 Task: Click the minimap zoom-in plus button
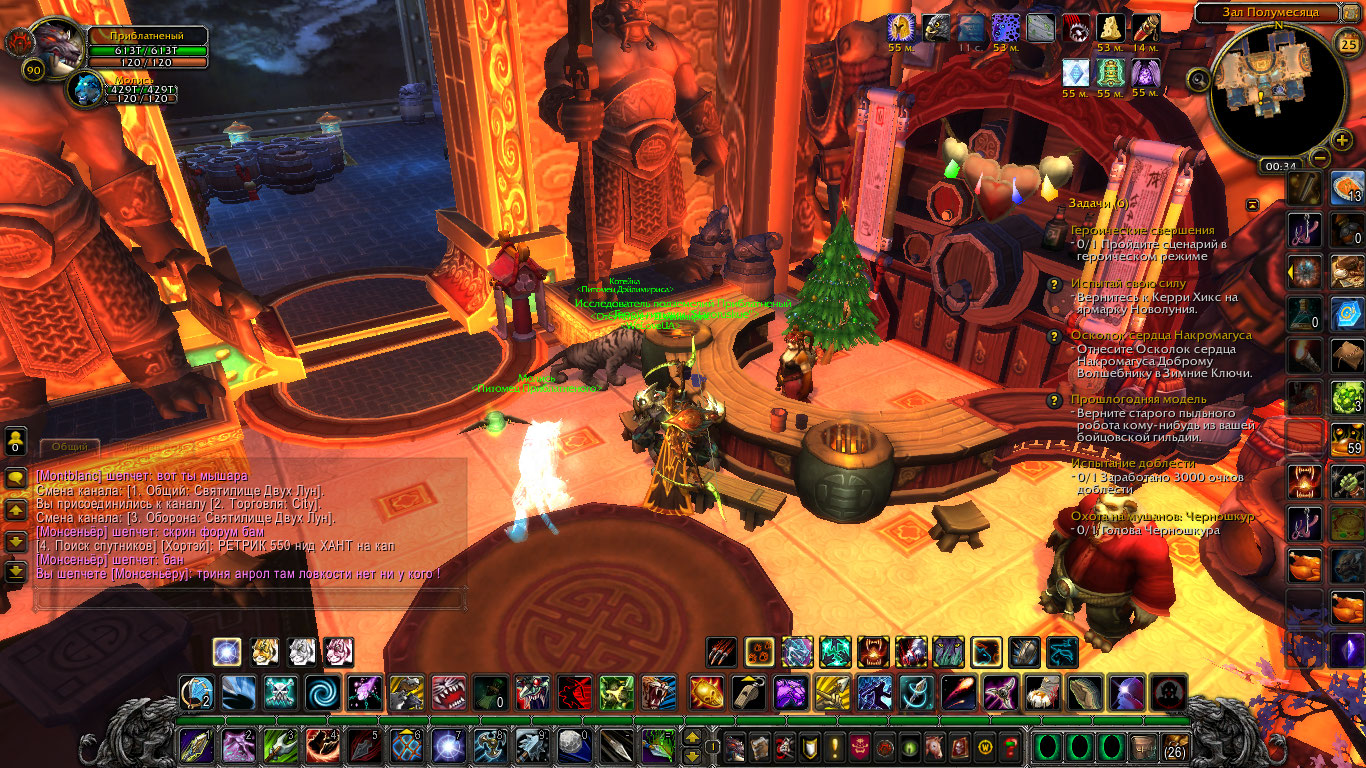(x=1342, y=139)
